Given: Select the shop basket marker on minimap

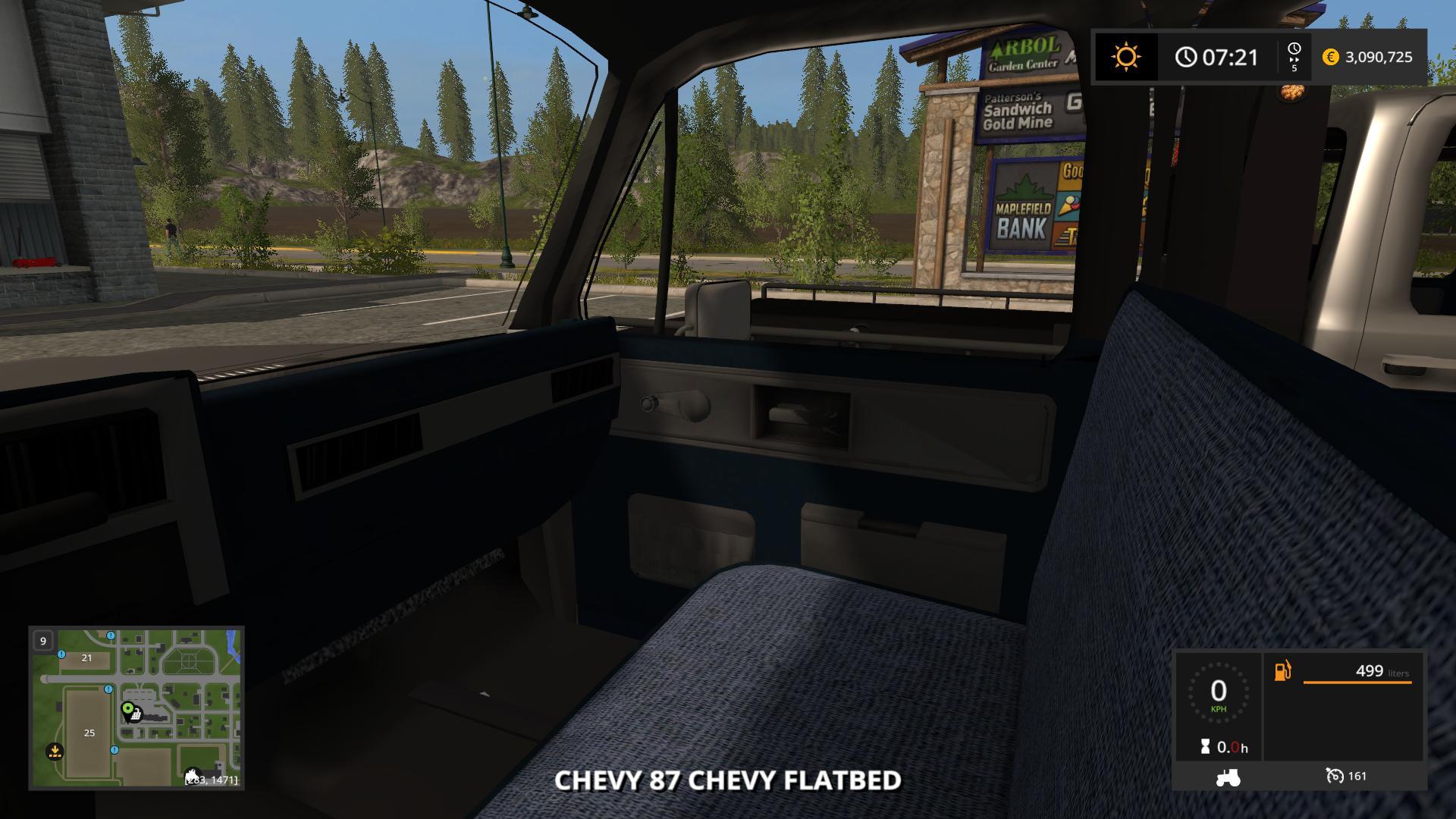Looking at the screenshot, I should coord(137,714).
